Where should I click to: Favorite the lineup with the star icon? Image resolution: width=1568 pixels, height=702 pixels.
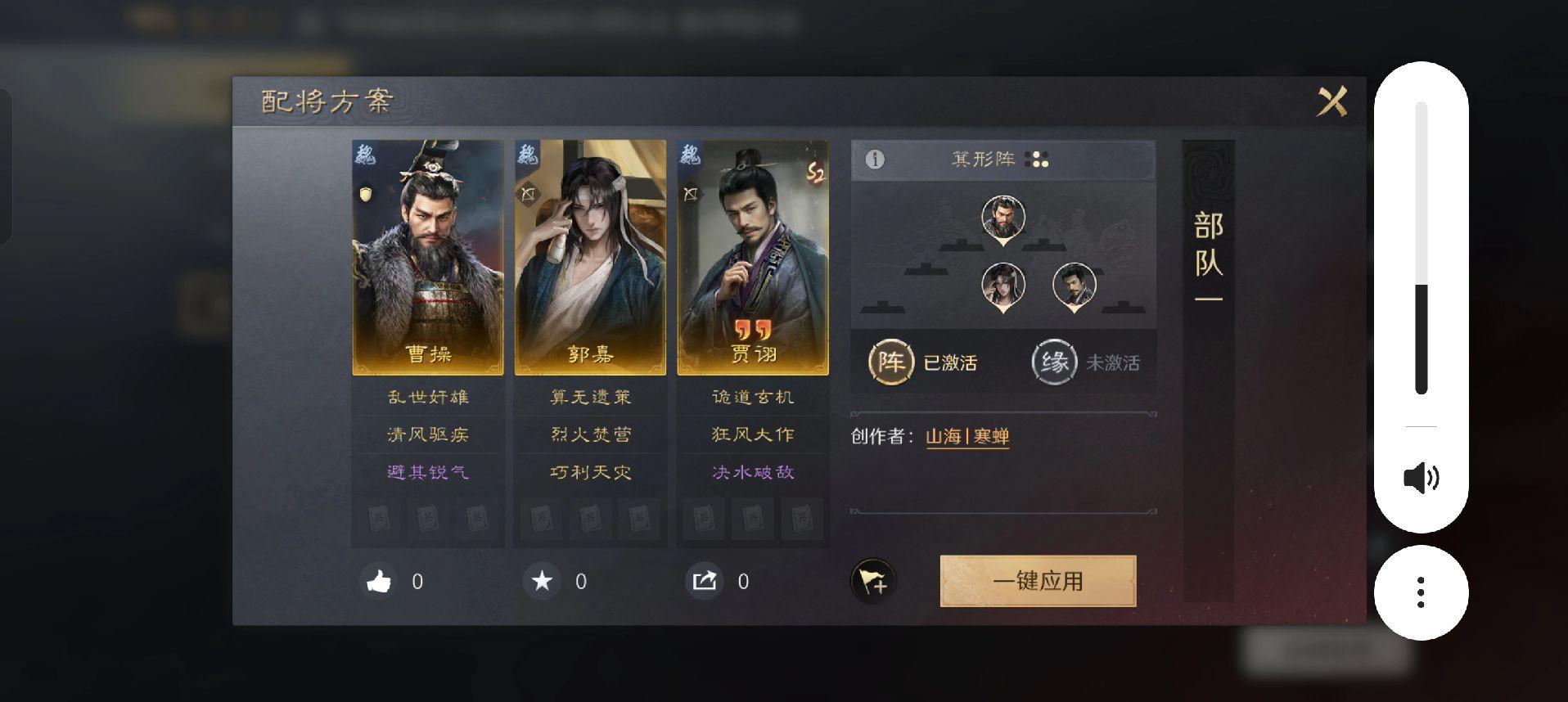click(542, 582)
